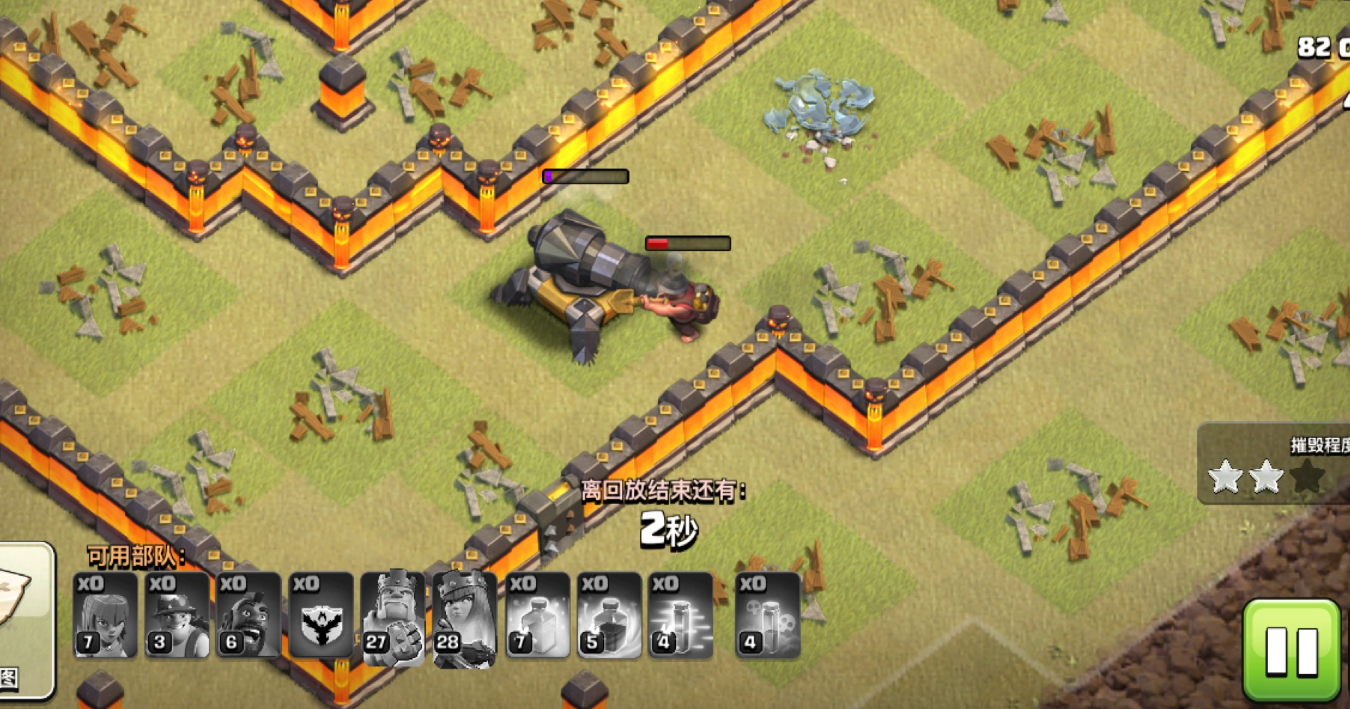
Task: Select the Clan Castle shield card
Action: tap(321, 615)
